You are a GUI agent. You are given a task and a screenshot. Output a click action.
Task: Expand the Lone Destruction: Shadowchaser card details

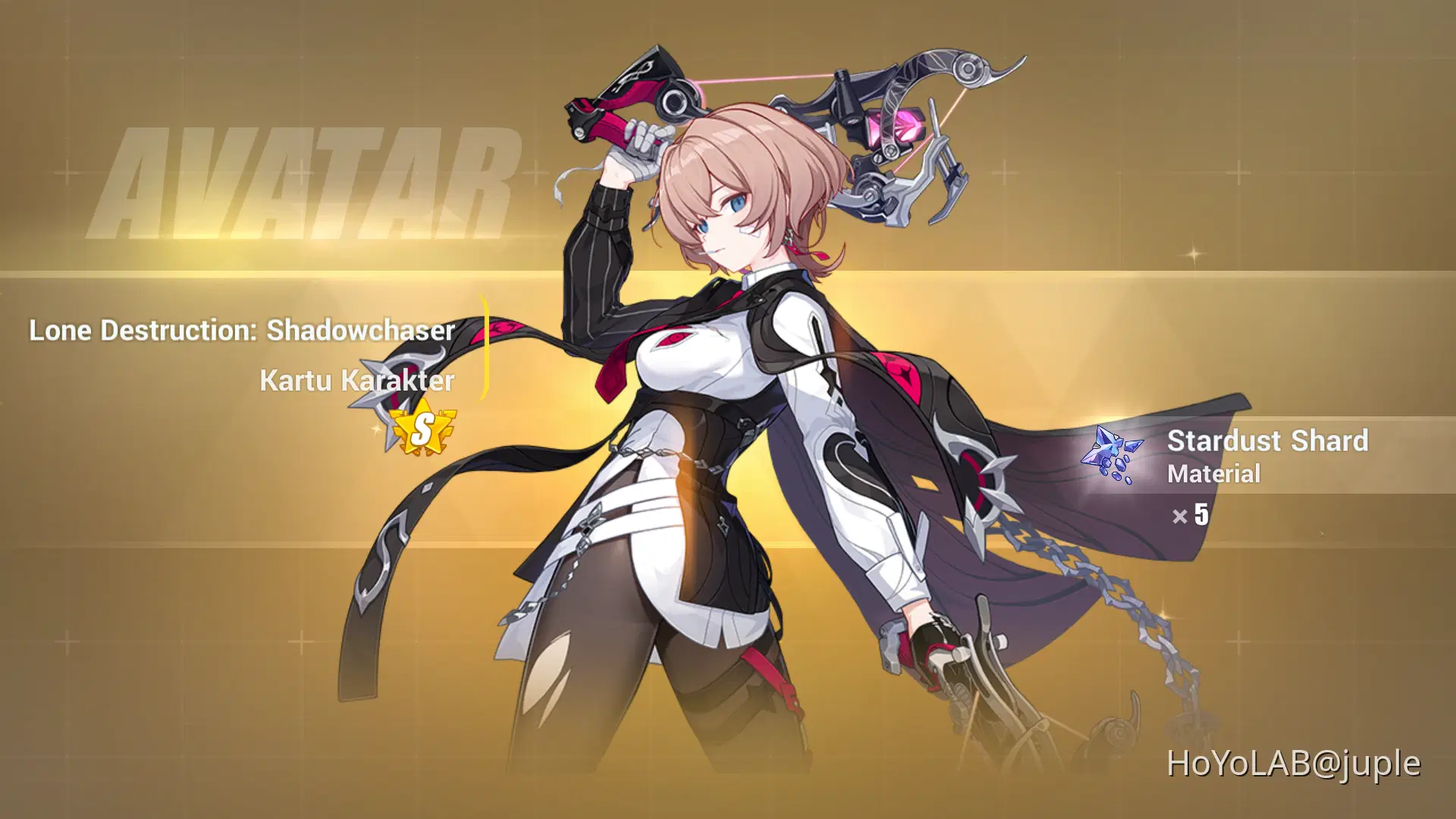tap(241, 330)
